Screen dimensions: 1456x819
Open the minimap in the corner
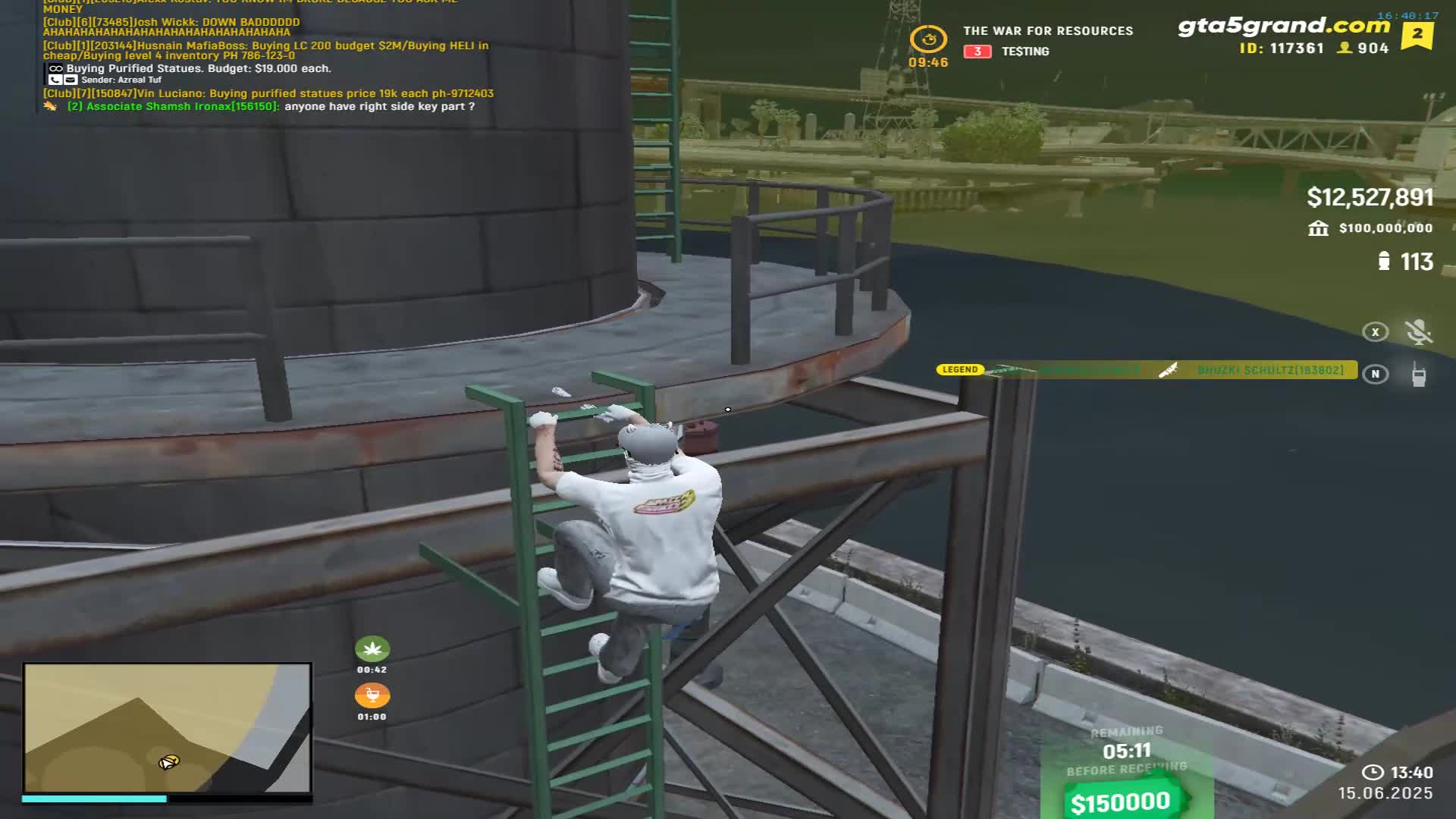tap(167, 728)
